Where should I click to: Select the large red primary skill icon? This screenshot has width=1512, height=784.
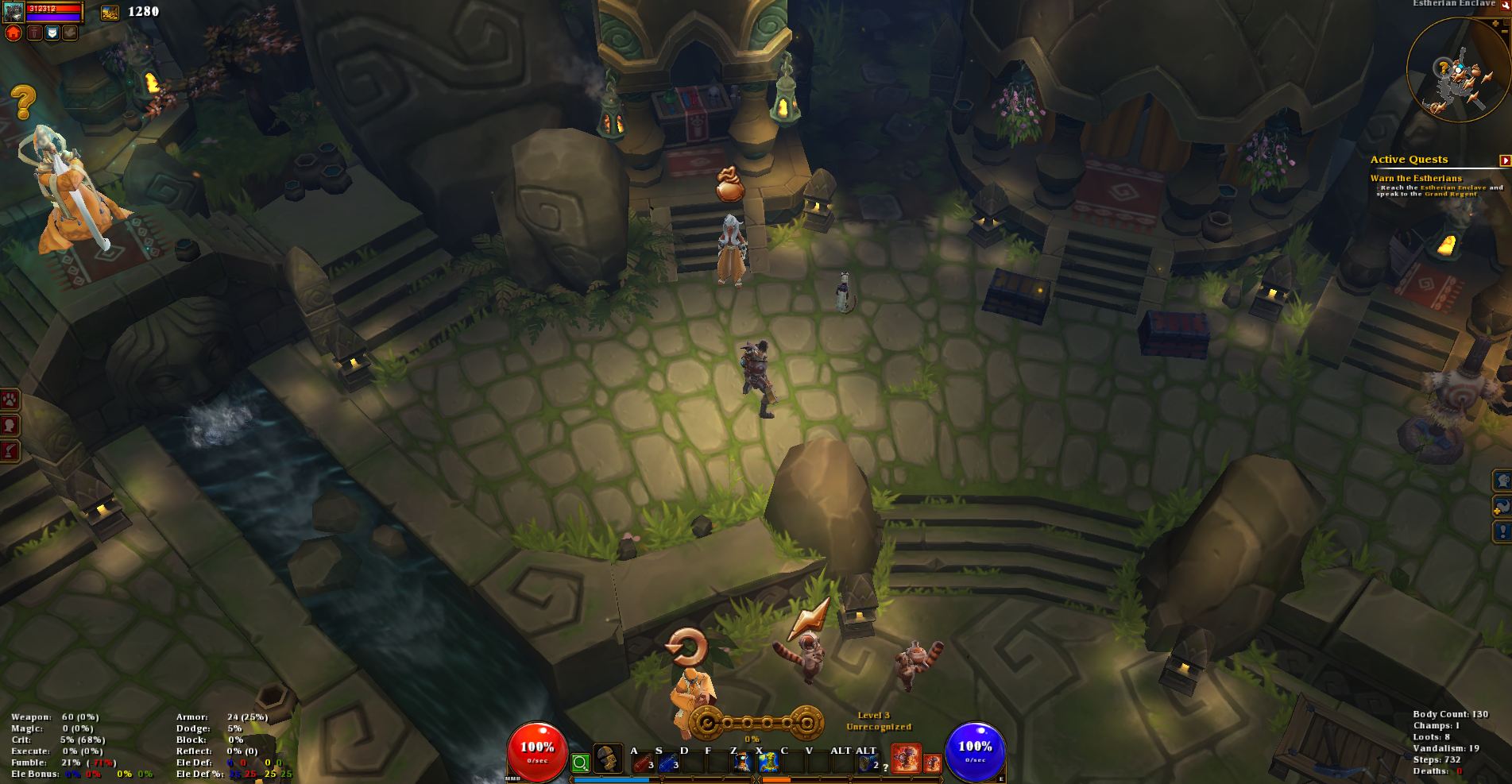(906, 759)
